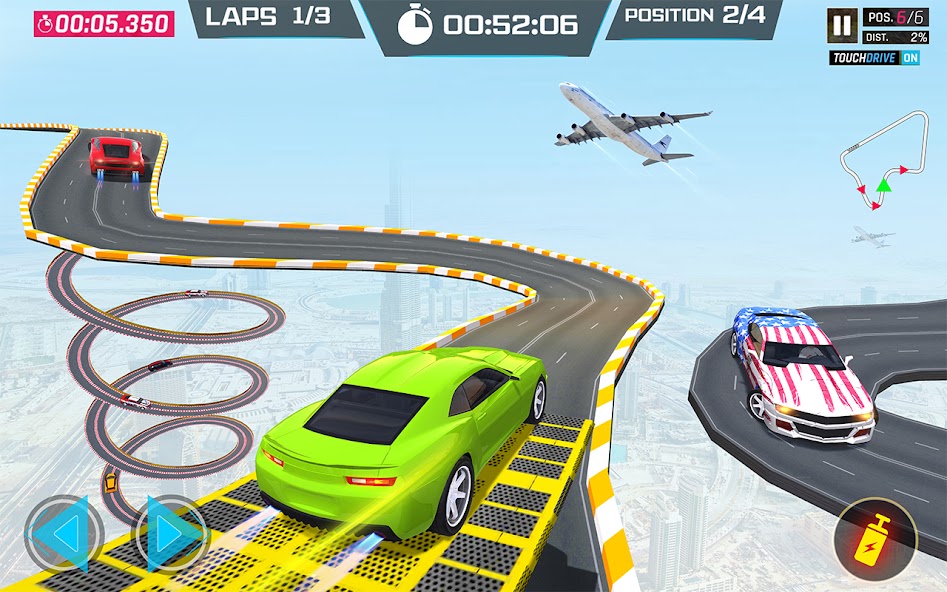This screenshot has height=592, width=947.
Task: Pause the race with the pause button
Action: [x=842, y=24]
